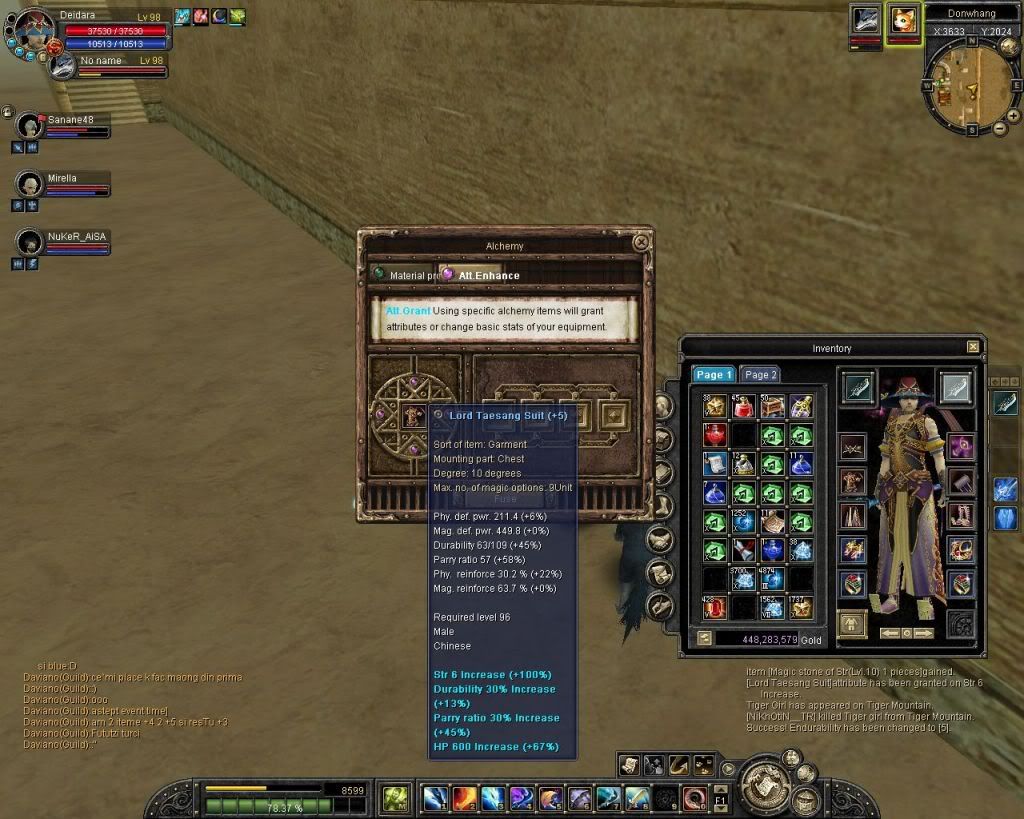Viewport: 1024px width, 819px height.
Task: Click the equipped red hat slot's left blade weapon
Action: (857, 387)
